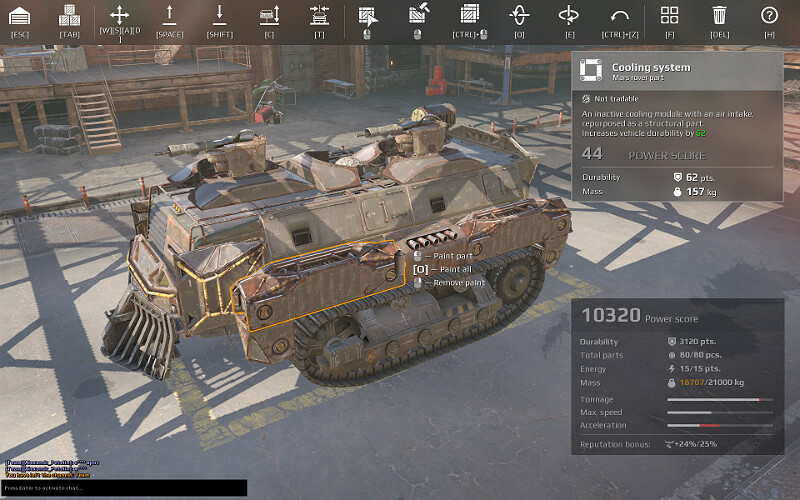Delete the part with the trash can icon
800x500 pixels.
coord(719,15)
